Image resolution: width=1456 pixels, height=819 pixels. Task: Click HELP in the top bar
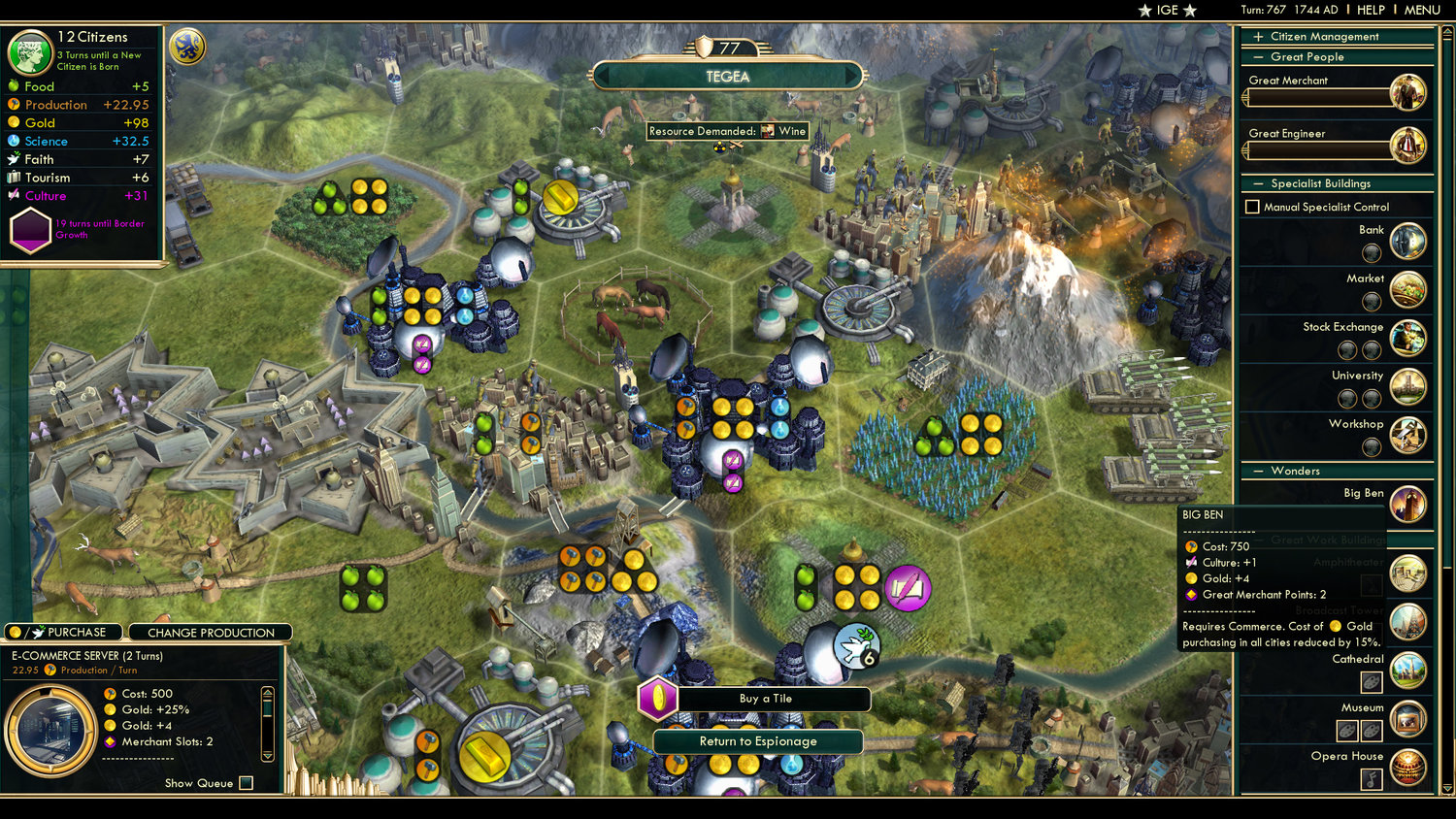(x=1373, y=10)
